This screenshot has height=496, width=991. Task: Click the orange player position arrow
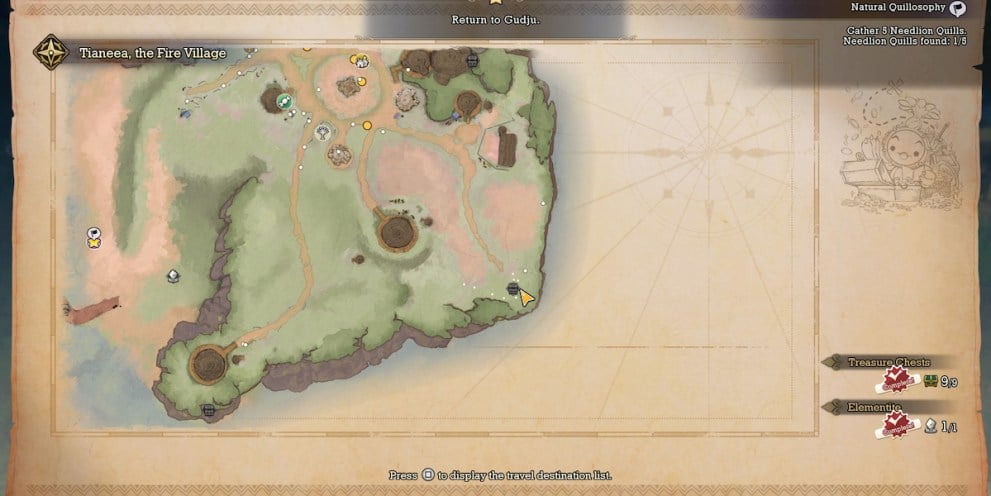click(x=526, y=297)
